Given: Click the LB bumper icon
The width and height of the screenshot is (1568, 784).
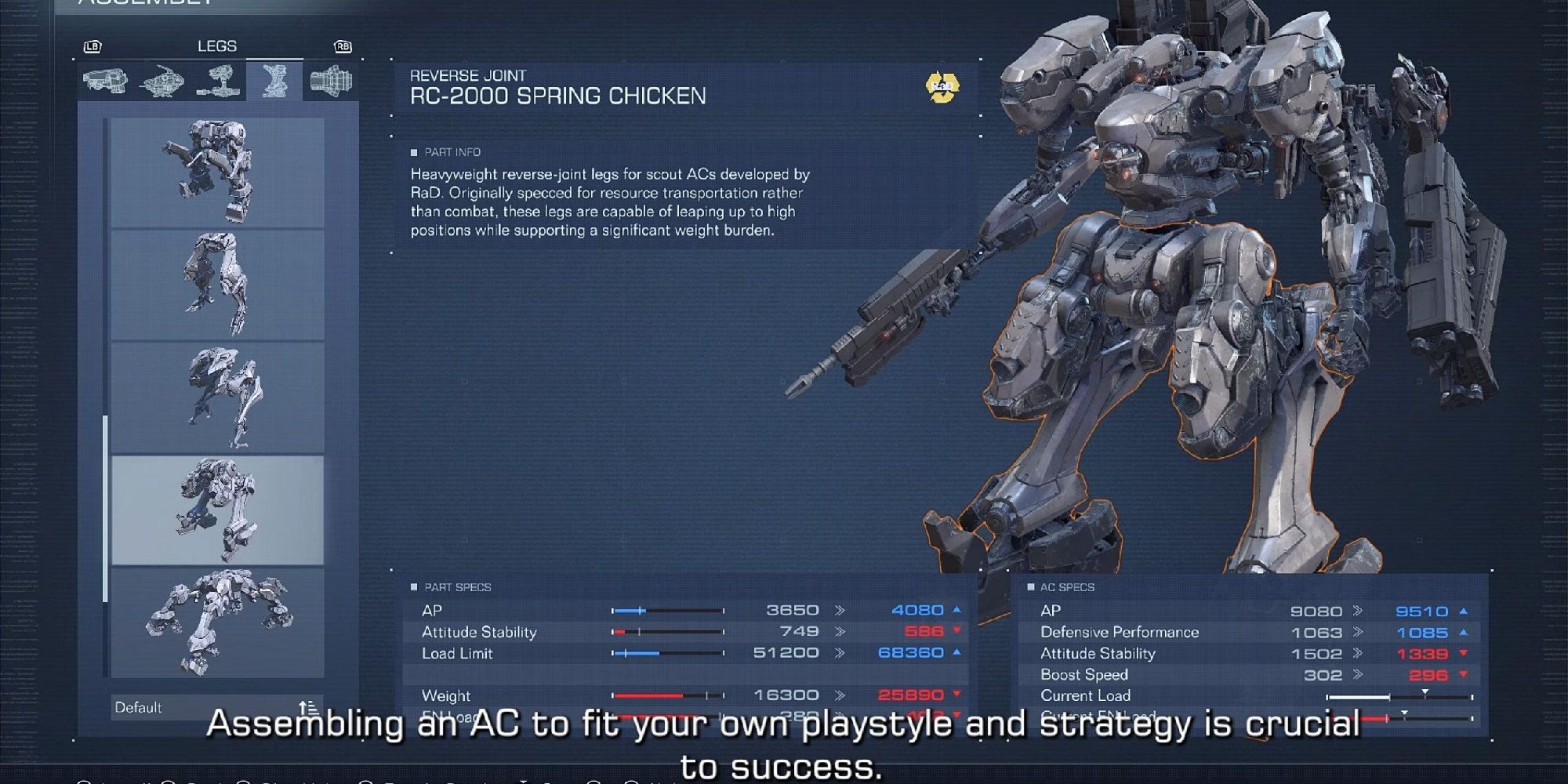Looking at the screenshot, I should pyautogui.click(x=94, y=46).
